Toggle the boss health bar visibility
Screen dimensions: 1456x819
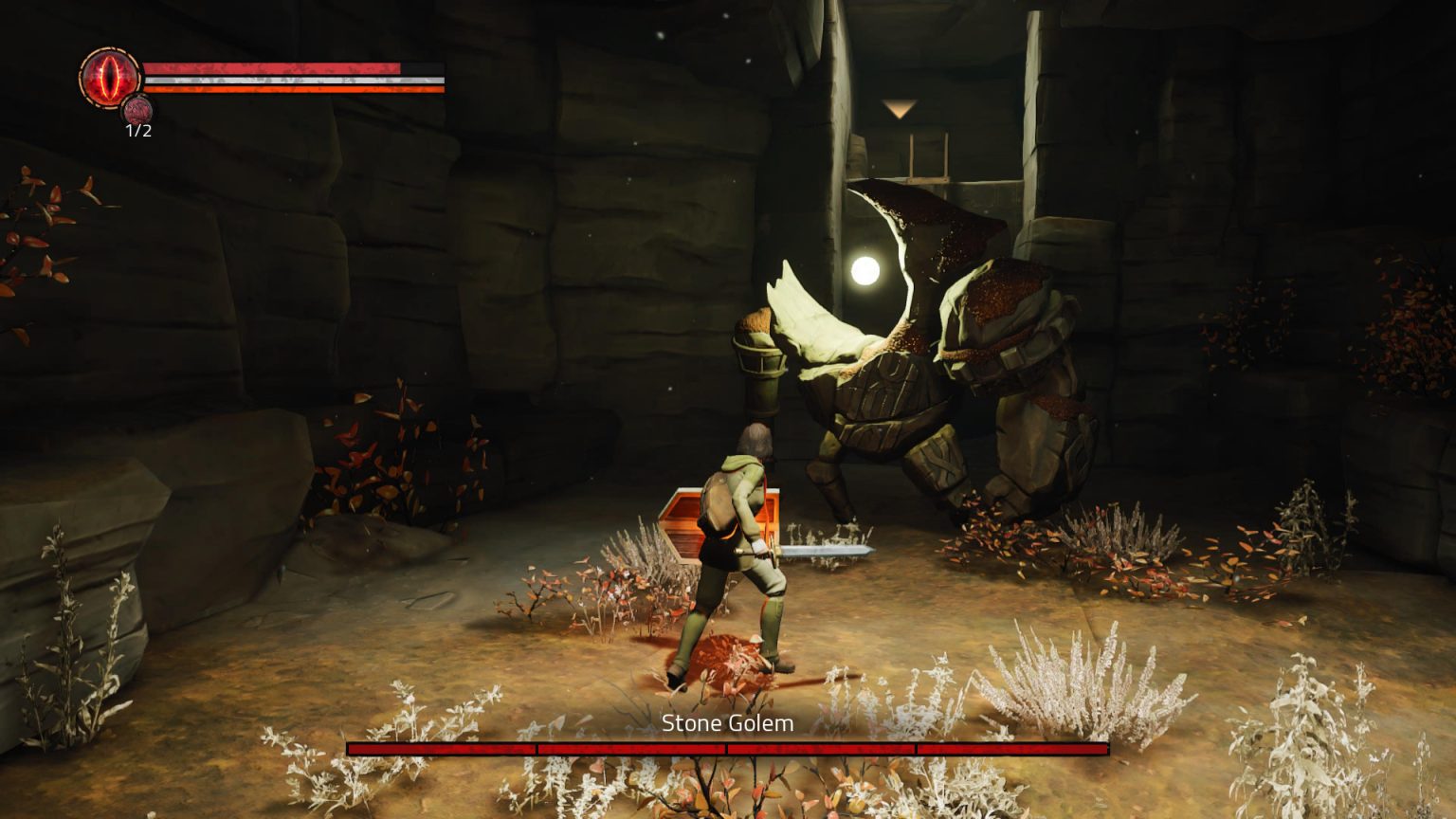728,748
